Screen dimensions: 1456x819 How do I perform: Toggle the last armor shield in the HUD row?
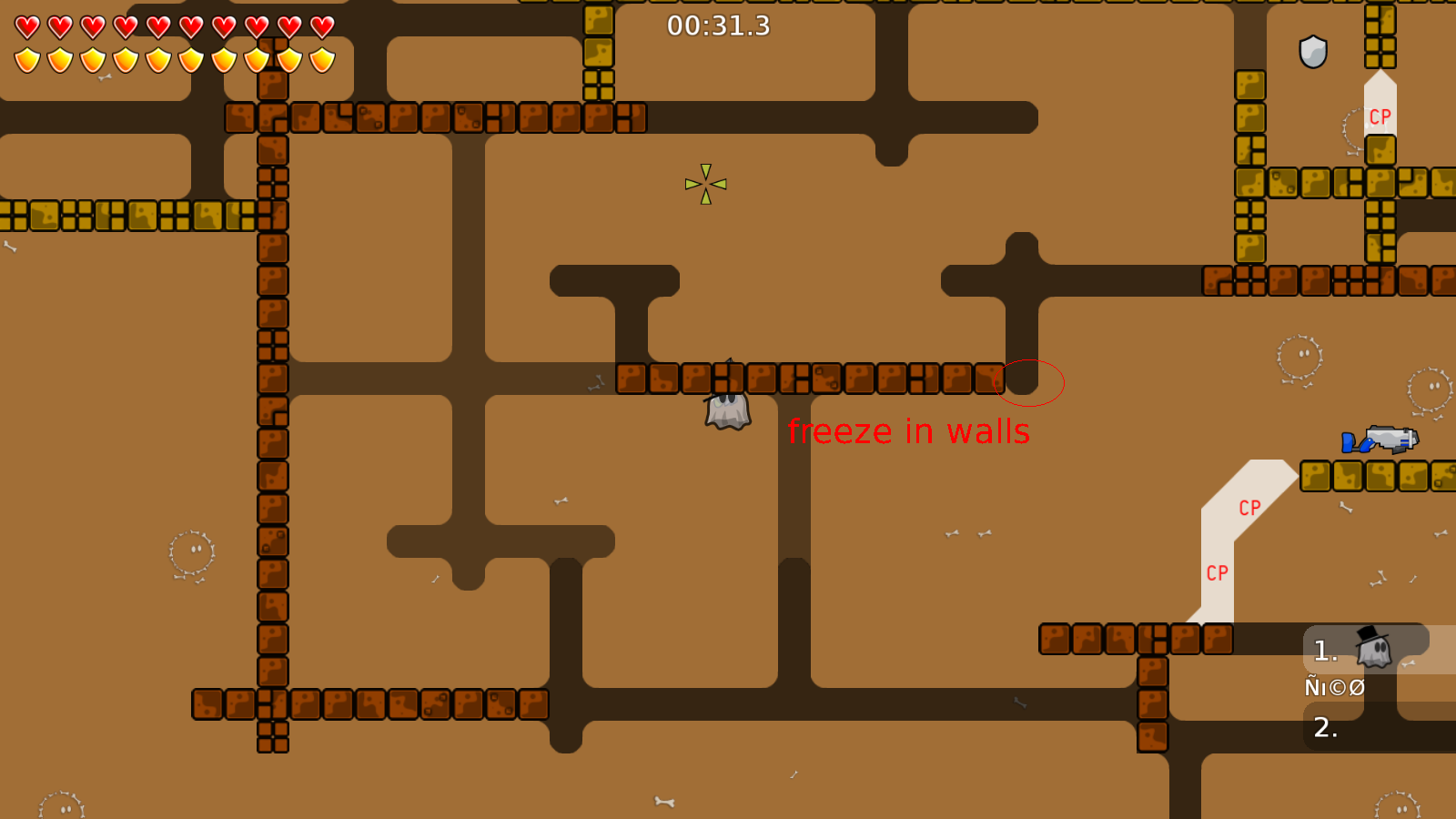320,58
